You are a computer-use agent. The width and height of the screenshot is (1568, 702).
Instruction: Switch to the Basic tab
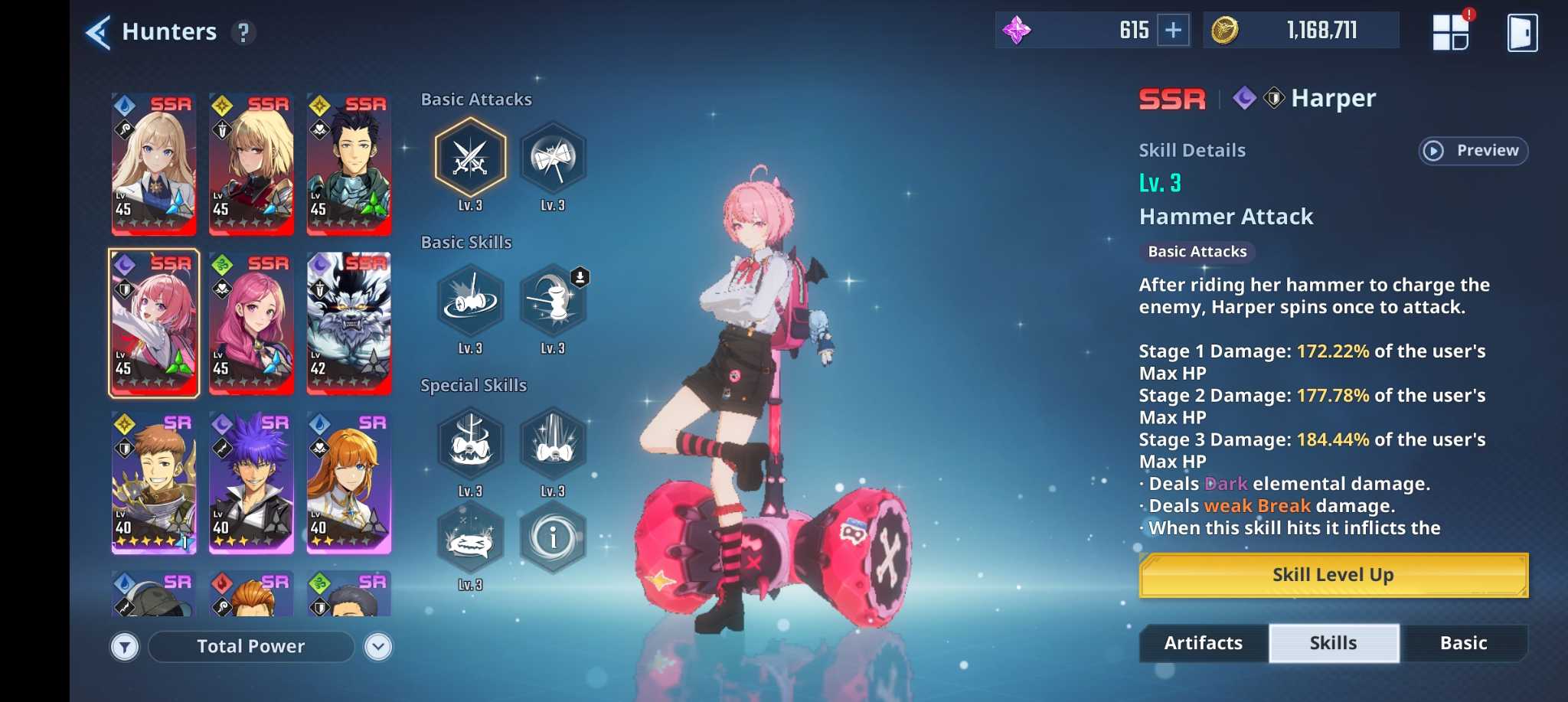(x=1463, y=643)
